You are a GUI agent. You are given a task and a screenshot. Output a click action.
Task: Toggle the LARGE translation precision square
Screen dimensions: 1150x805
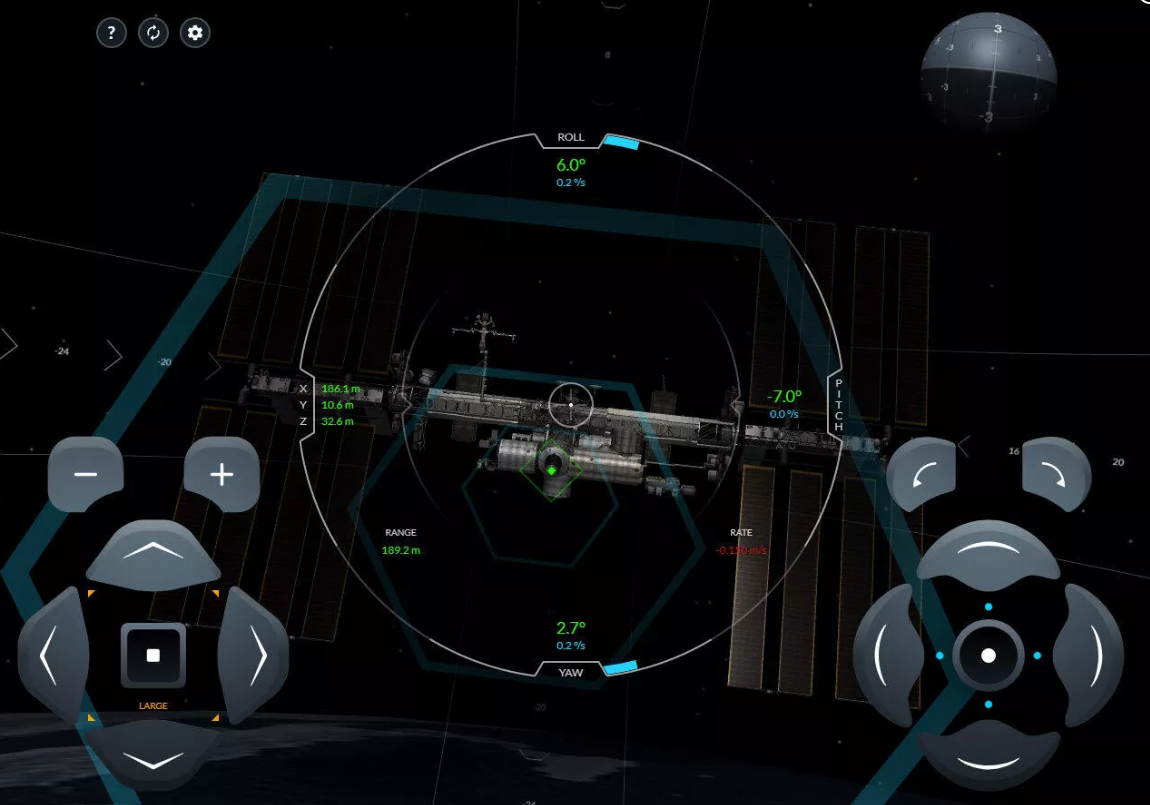[153, 656]
